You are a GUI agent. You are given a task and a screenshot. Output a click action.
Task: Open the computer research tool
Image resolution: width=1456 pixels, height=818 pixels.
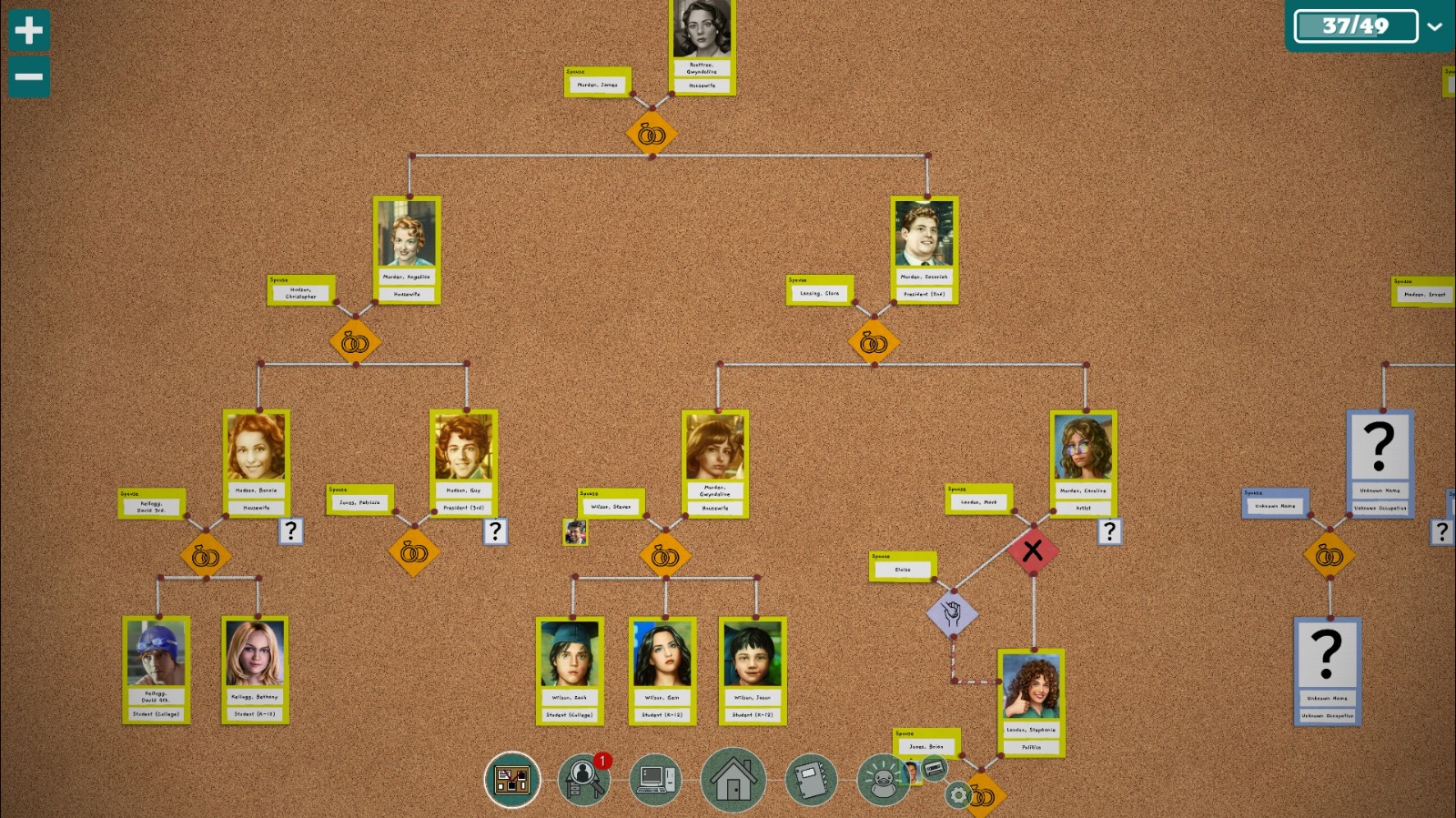click(657, 780)
